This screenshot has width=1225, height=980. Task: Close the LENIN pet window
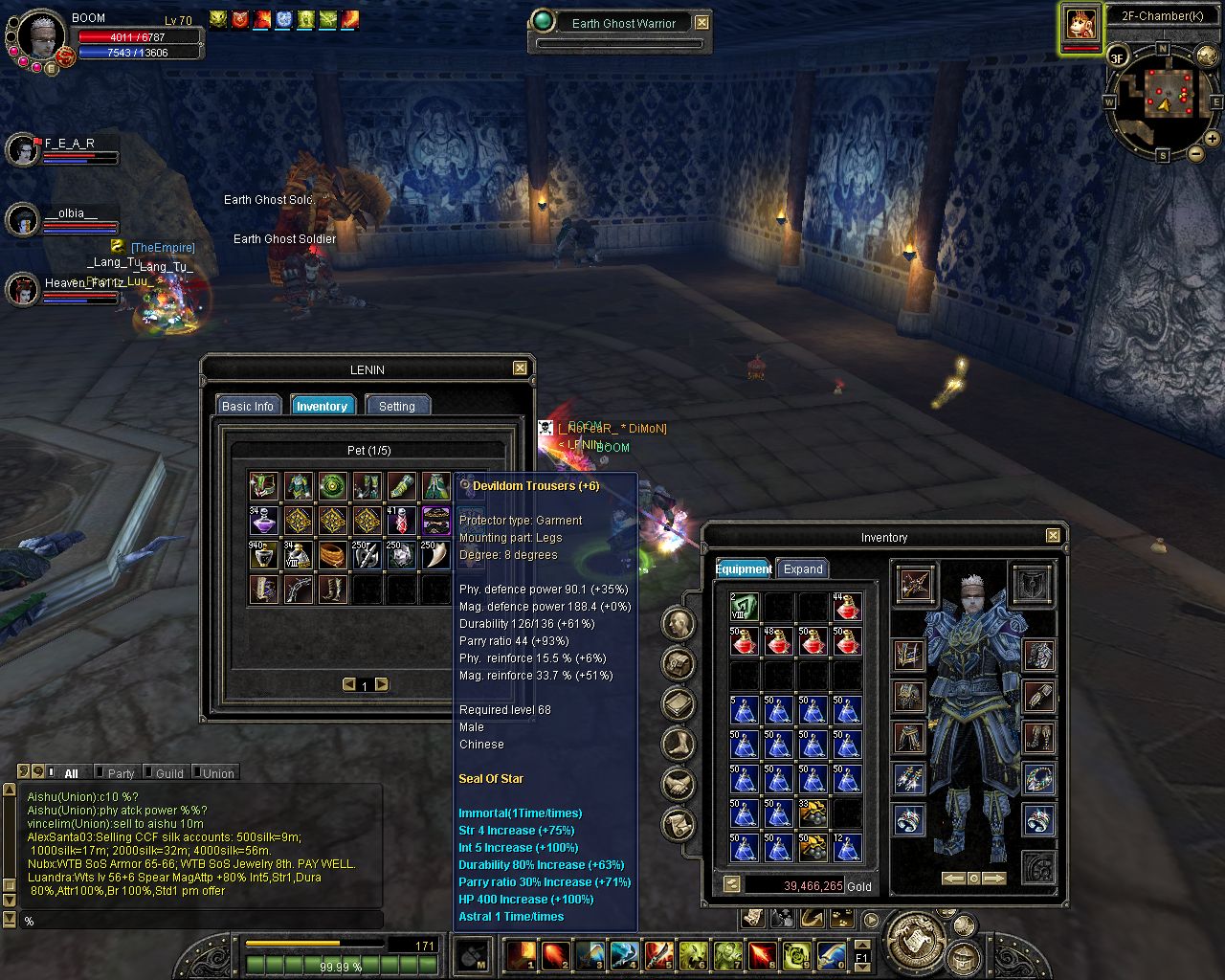tap(520, 368)
